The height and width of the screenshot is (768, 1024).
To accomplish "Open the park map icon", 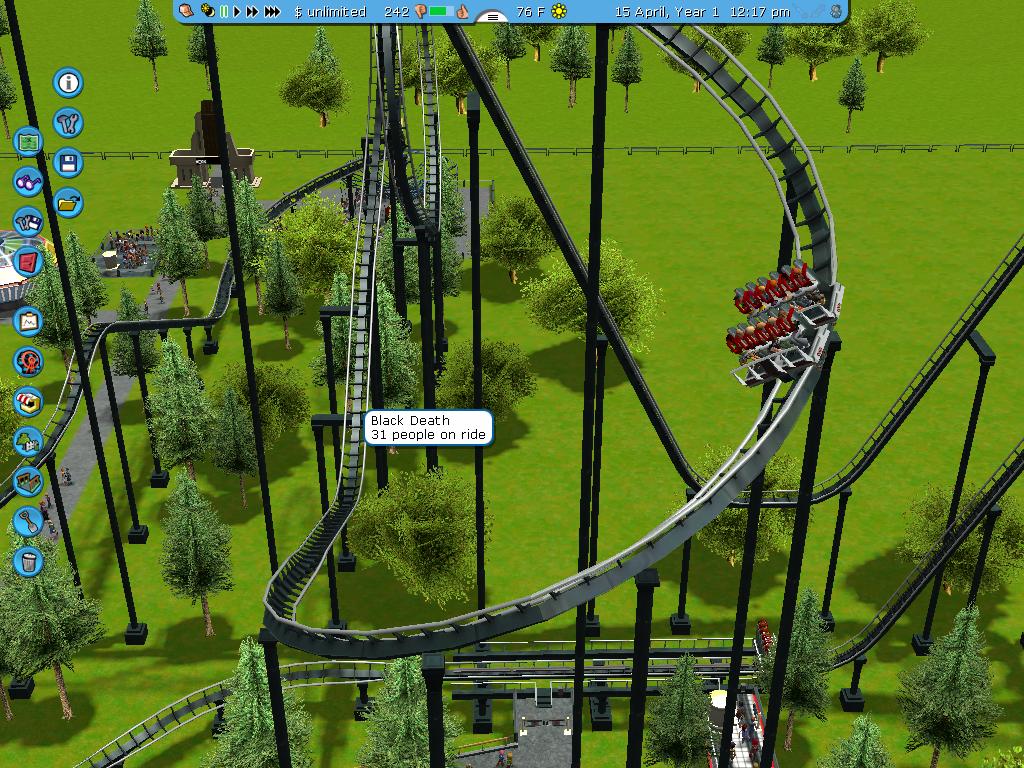I will (28, 141).
